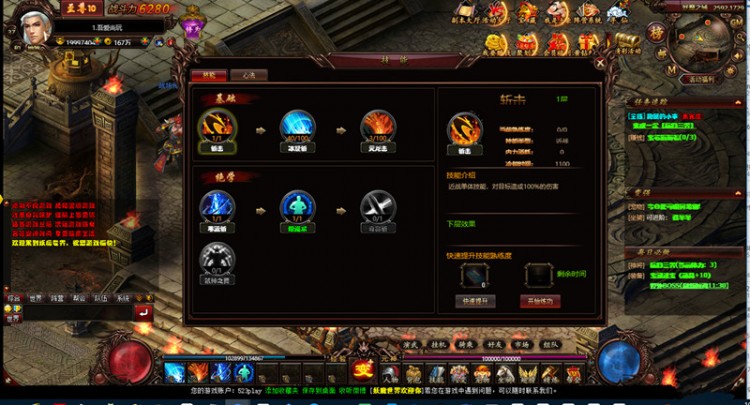Open the 榜 ranking button beside minimap

coord(658,32)
